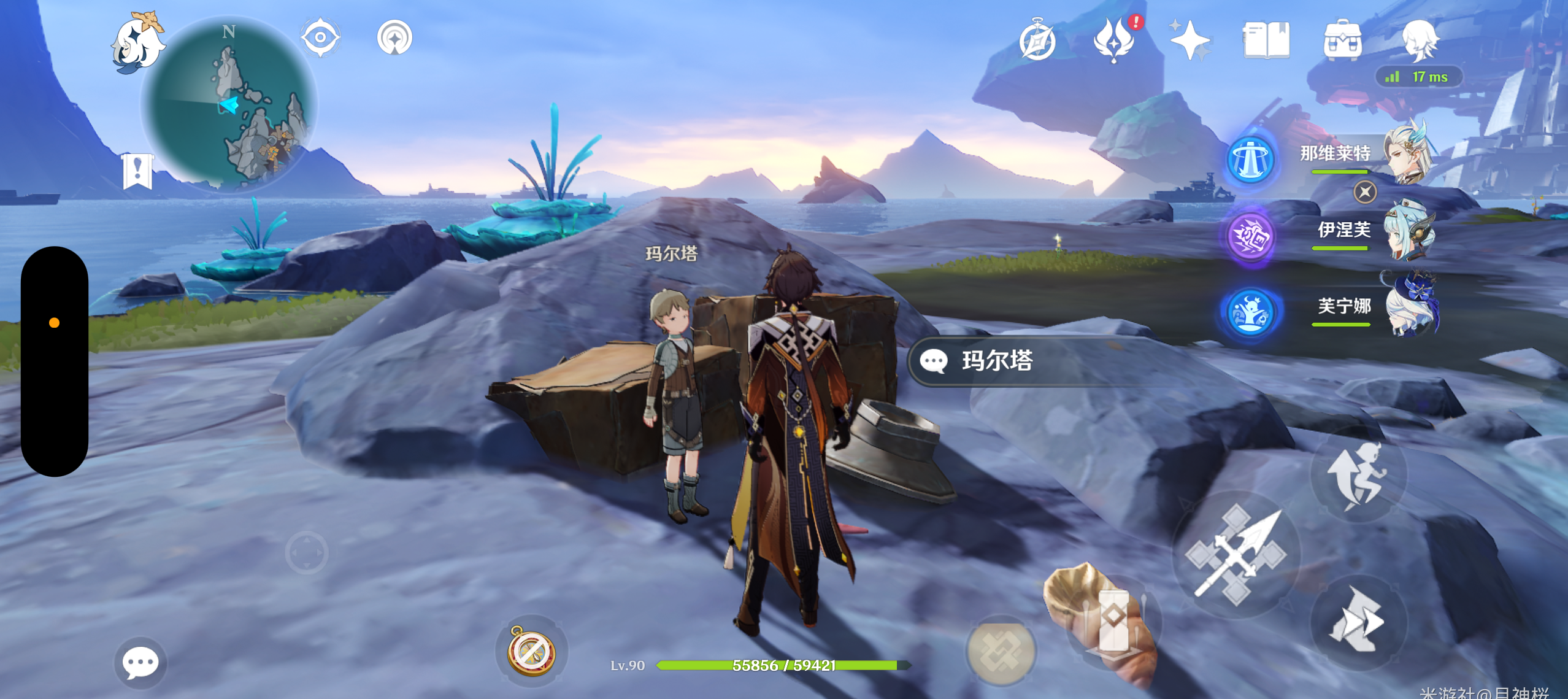Open the Wish star icon
Image resolution: width=1568 pixels, height=699 pixels.
coord(1189,40)
